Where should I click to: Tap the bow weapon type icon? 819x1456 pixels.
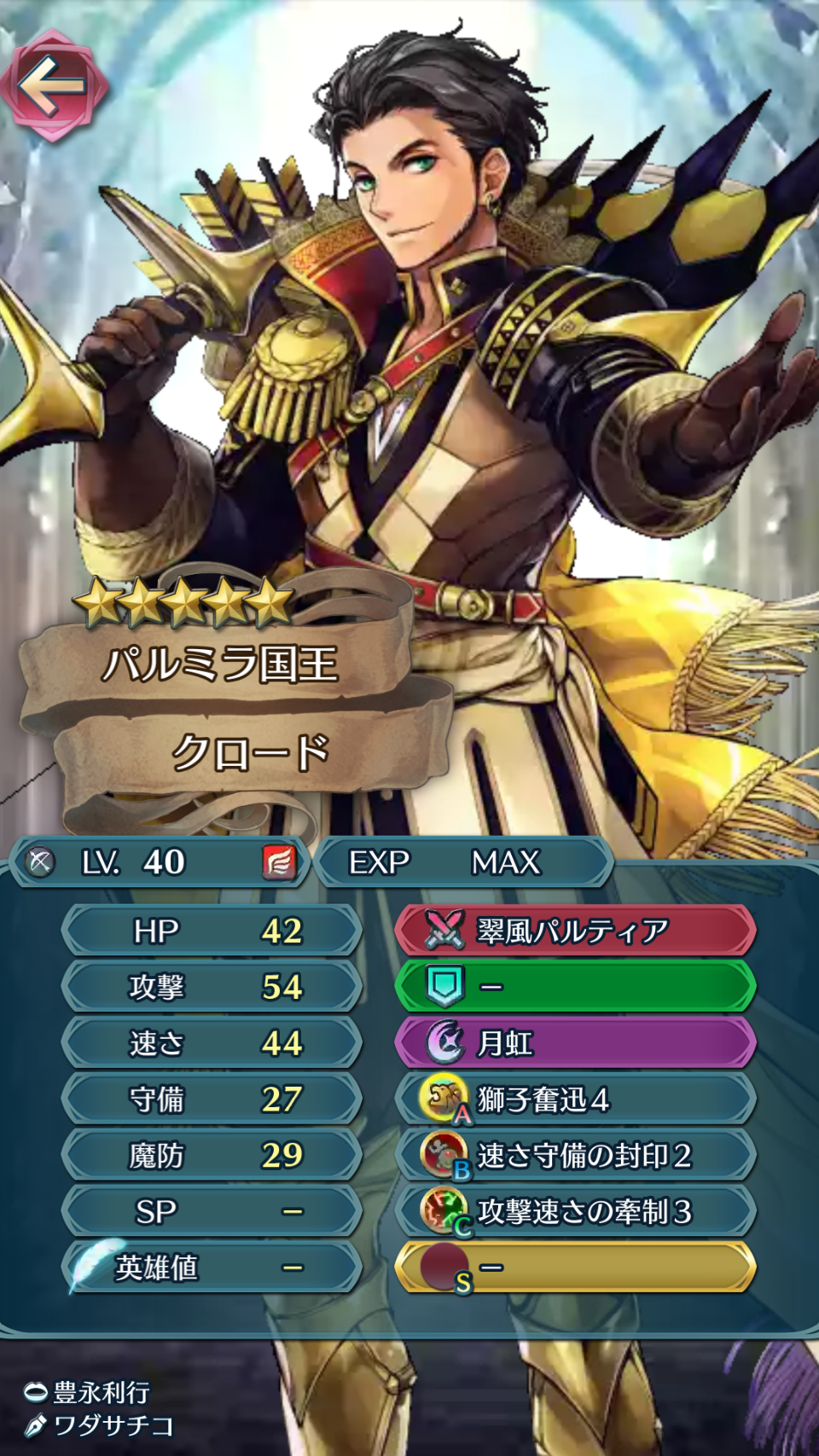39,862
